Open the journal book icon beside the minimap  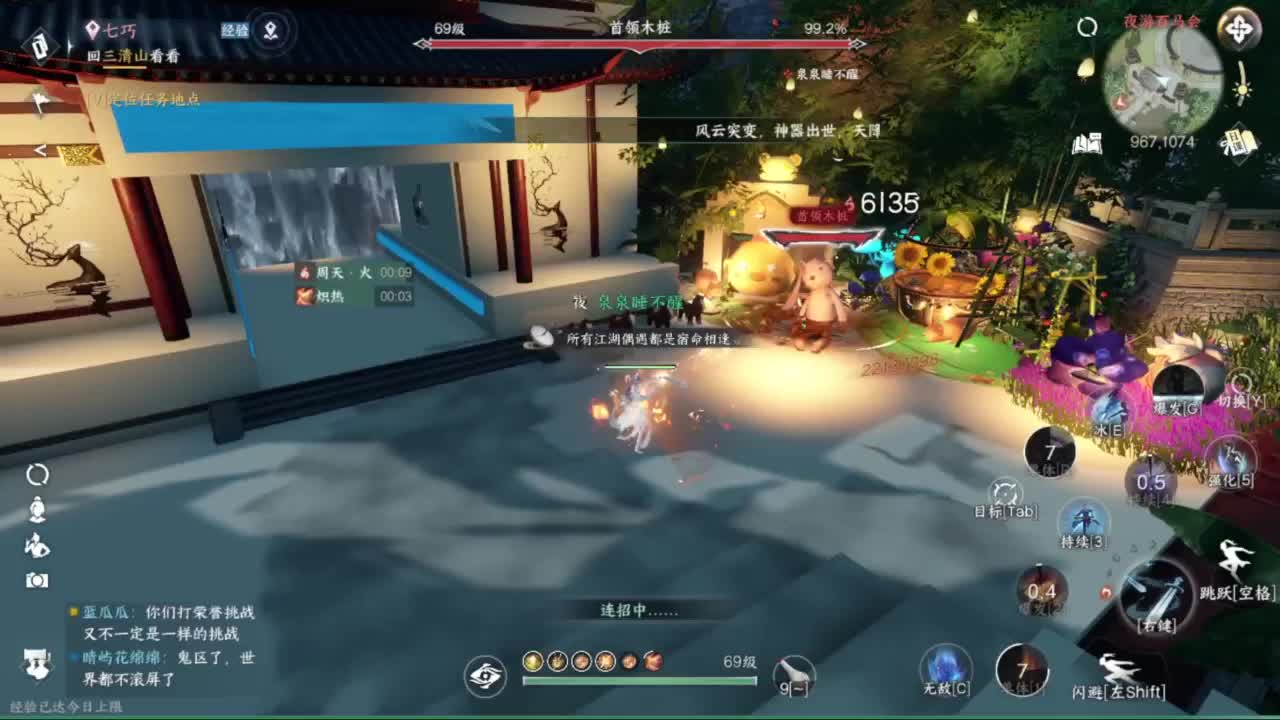pos(1086,142)
